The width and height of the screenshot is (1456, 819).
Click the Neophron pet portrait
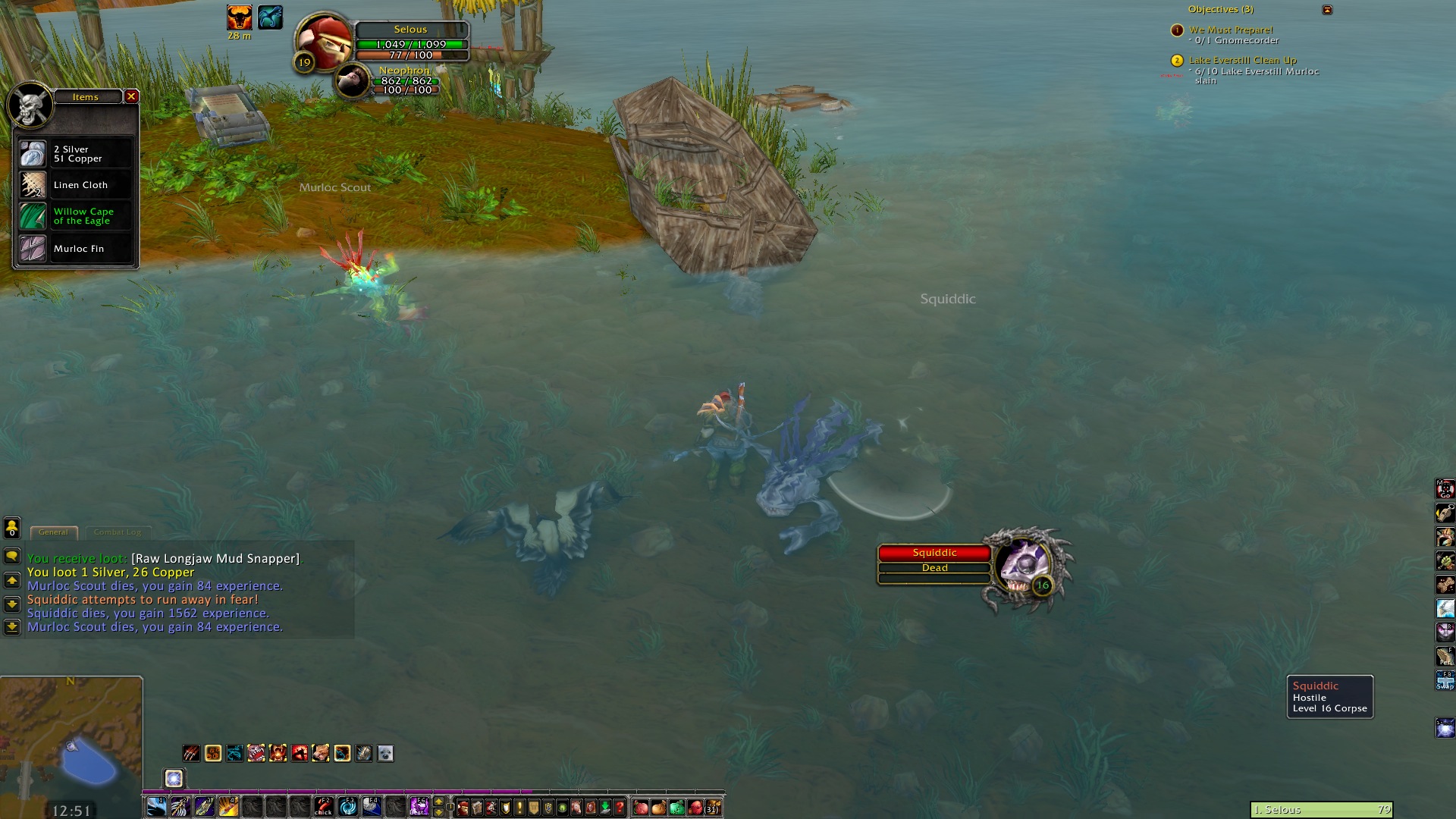click(352, 80)
